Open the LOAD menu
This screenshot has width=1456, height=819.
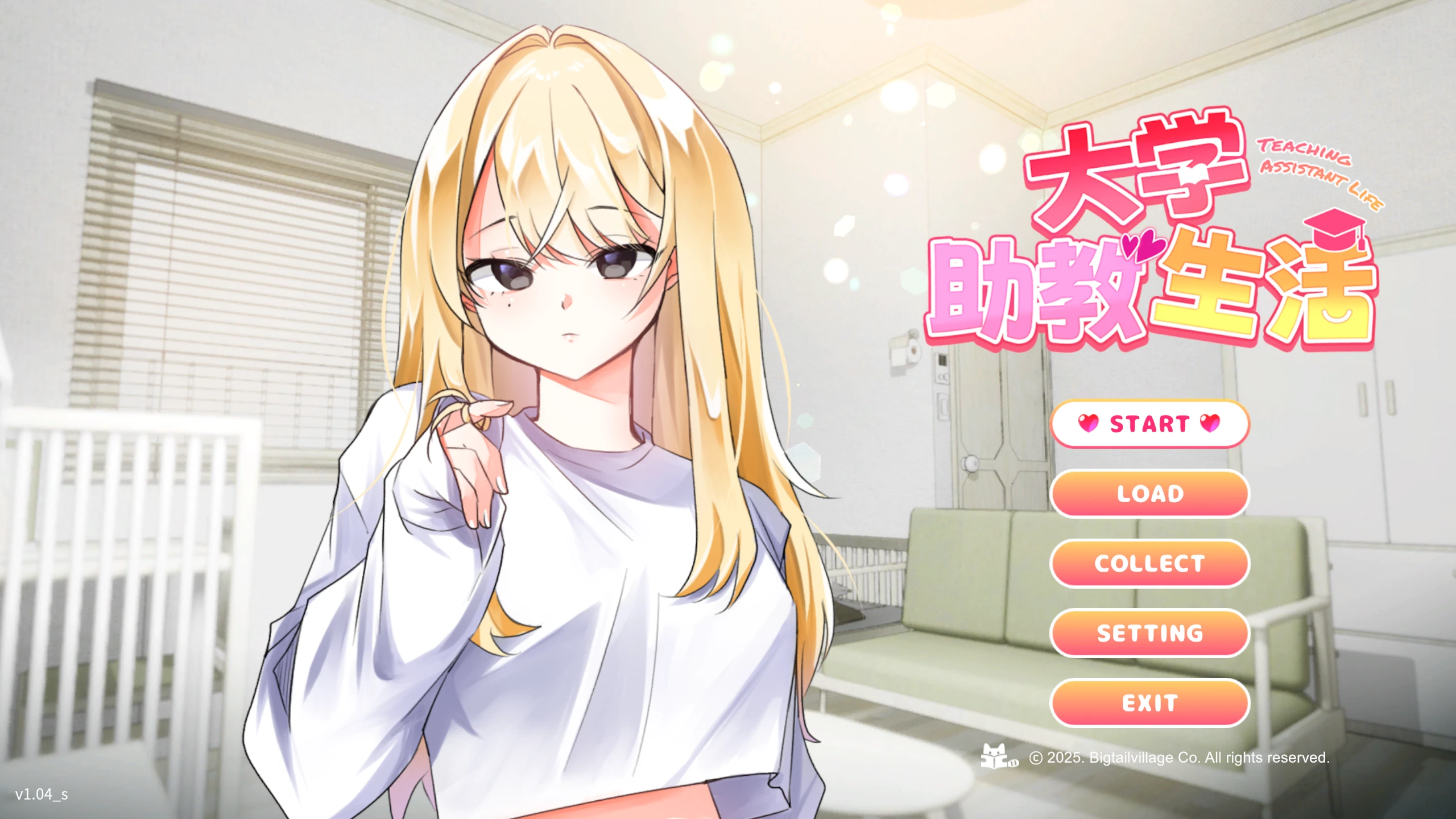click(1149, 494)
